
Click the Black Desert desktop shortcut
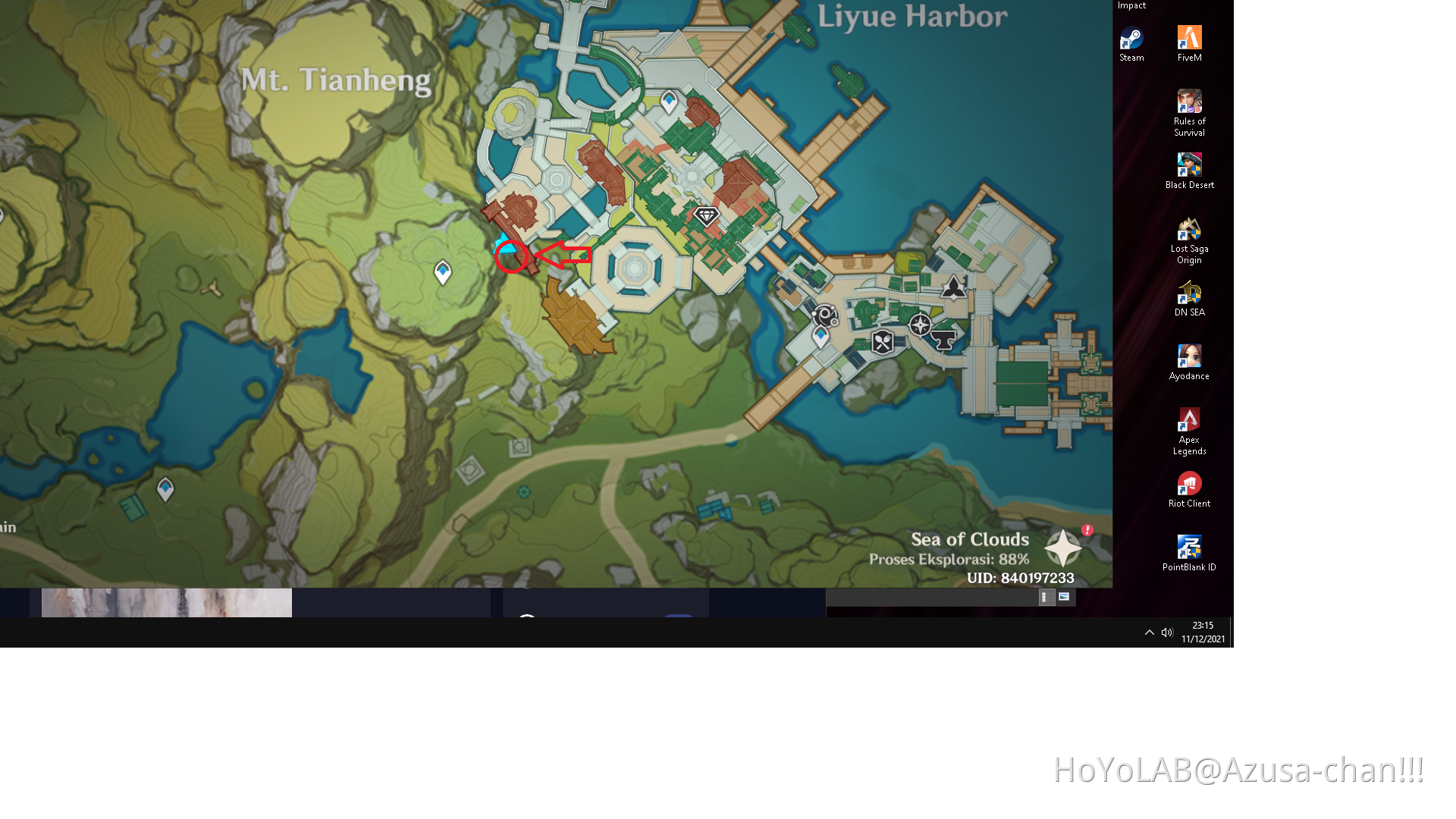pyautogui.click(x=1189, y=164)
